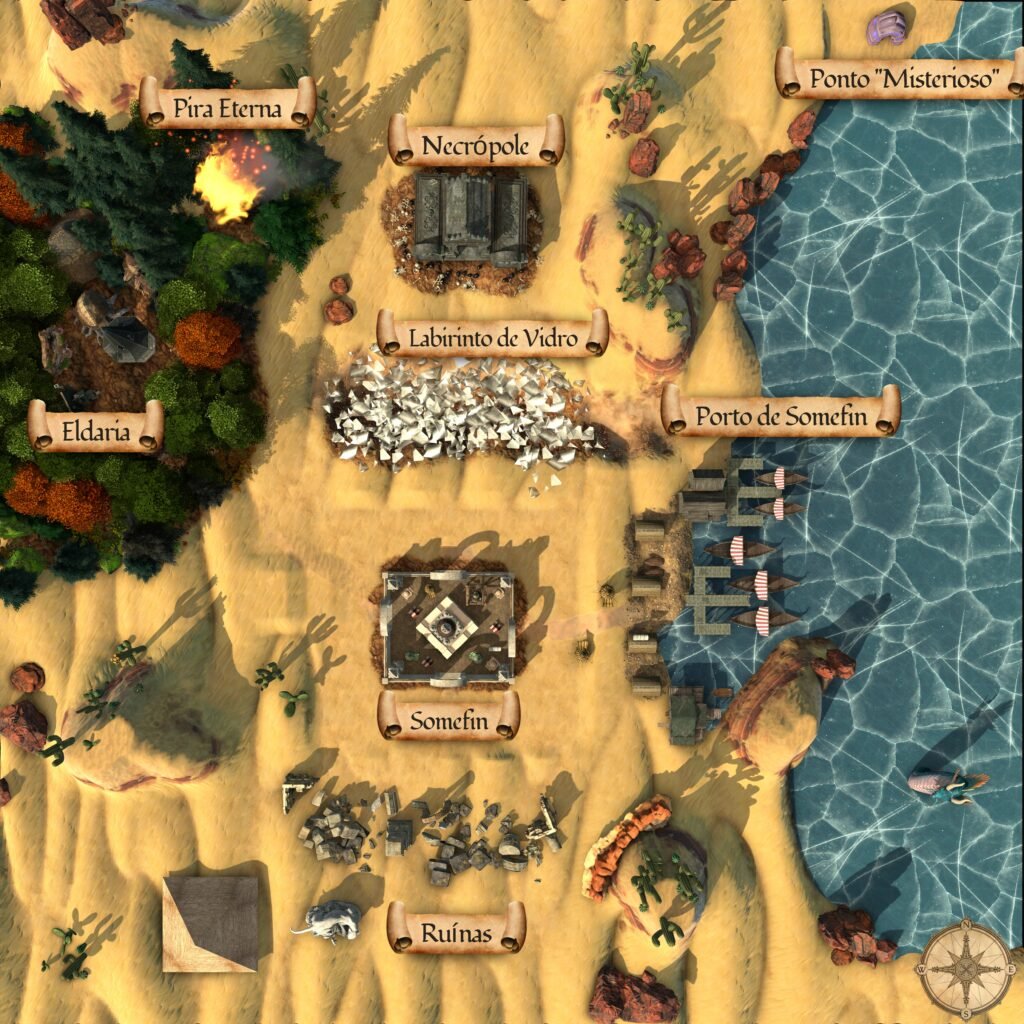Viewport: 1024px width, 1024px height.
Task: Choose the Ponto "Misterioso" scroll label
Action: pos(901,75)
